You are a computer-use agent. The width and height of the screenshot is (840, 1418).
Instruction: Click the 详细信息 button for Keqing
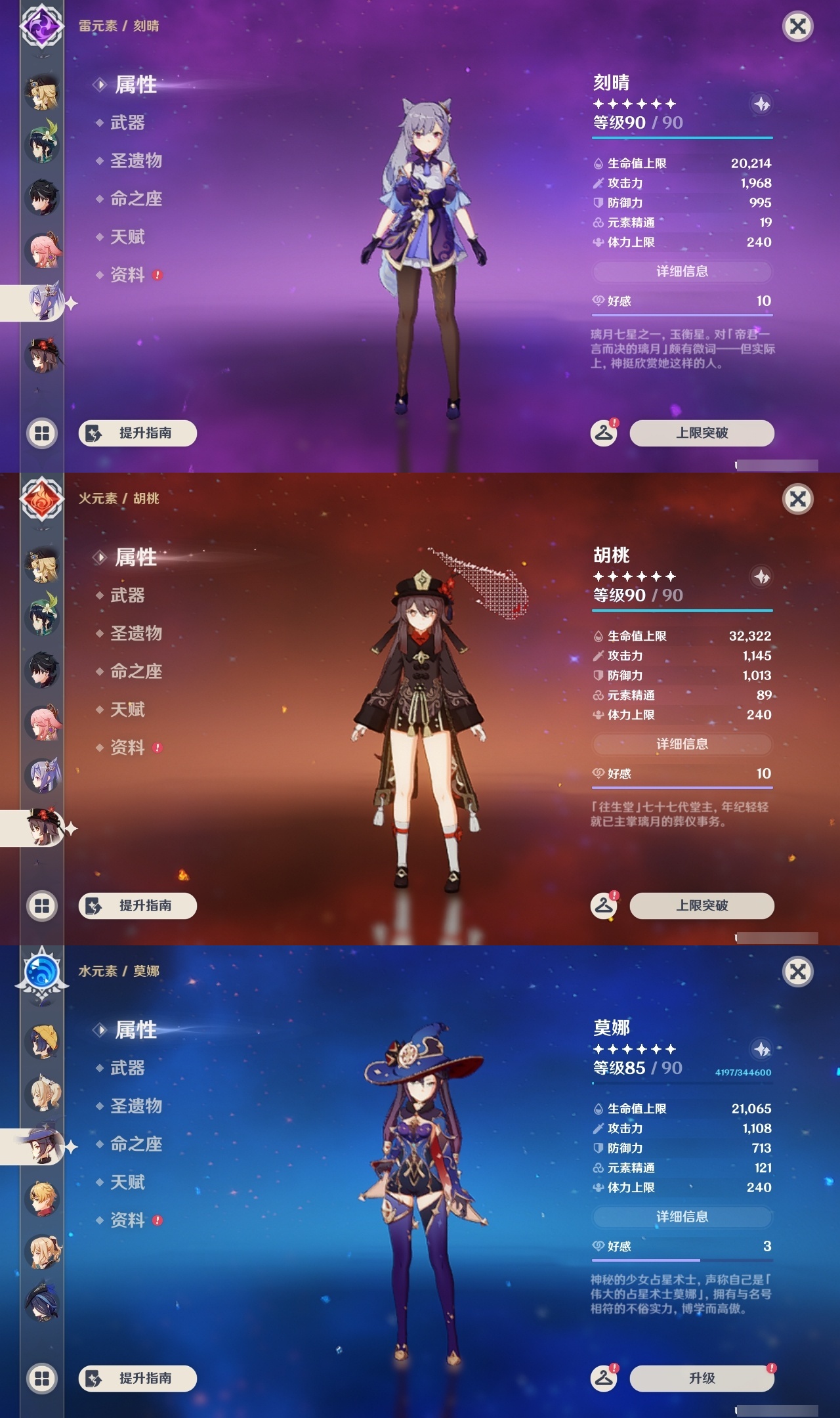[x=682, y=273]
